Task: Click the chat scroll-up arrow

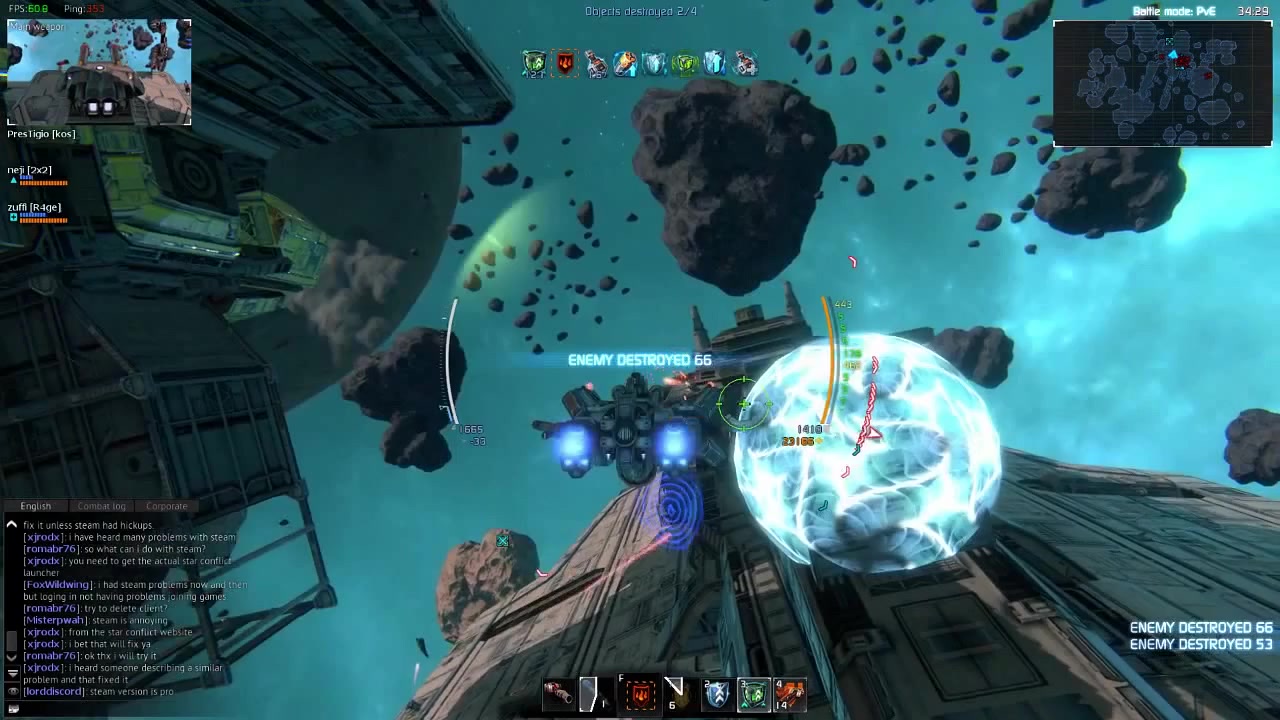Action: [x=12, y=524]
